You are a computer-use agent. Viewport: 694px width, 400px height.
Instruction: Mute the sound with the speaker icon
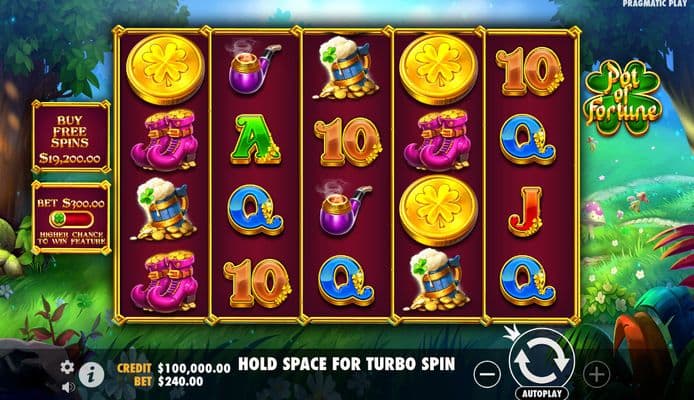[67, 385]
